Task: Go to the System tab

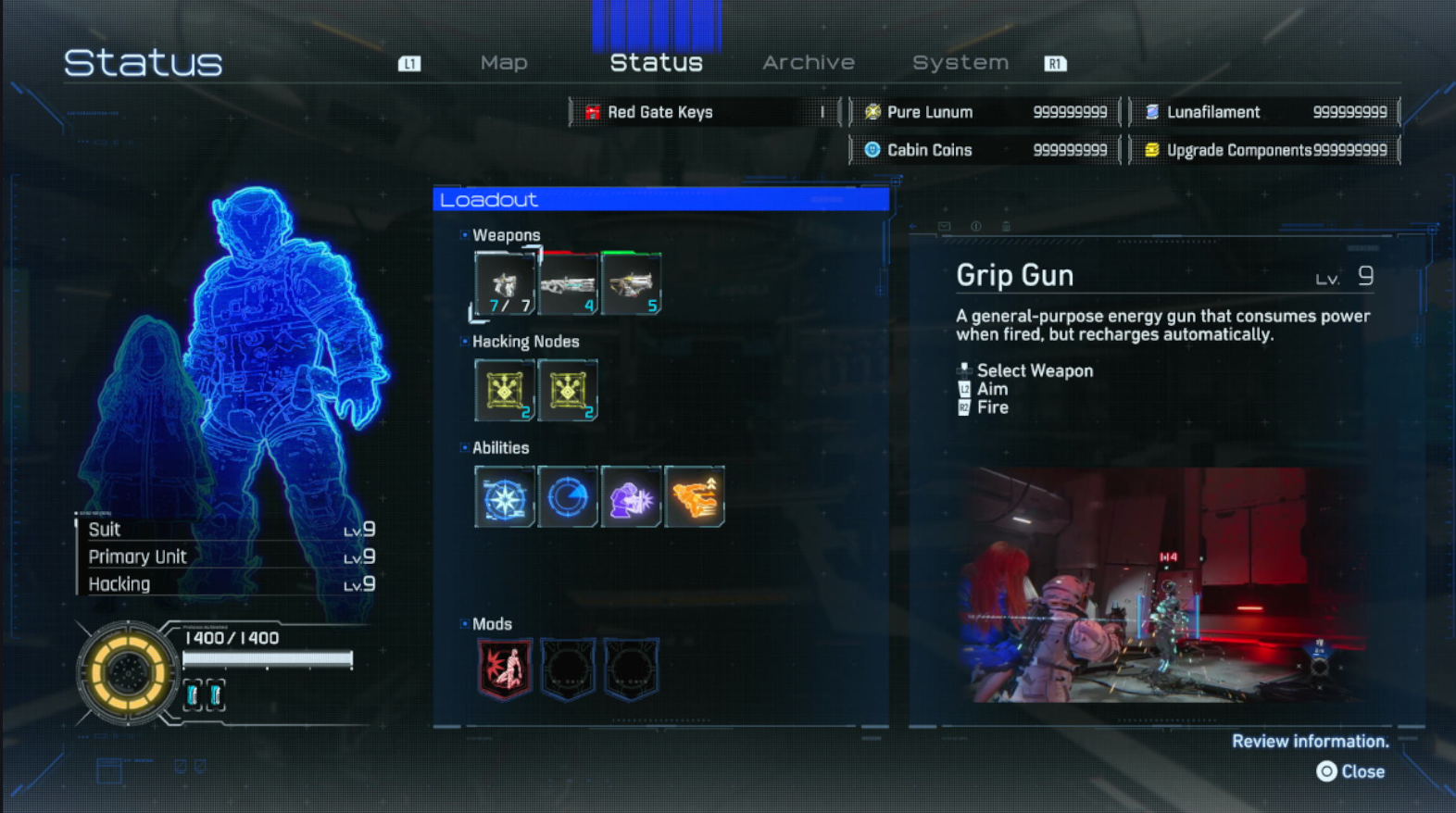Action: click(x=960, y=63)
